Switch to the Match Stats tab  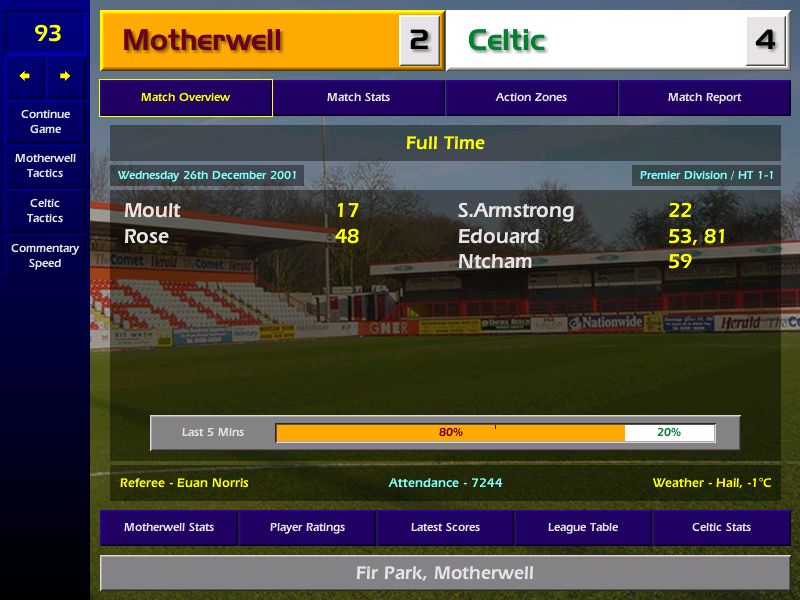pos(358,98)
